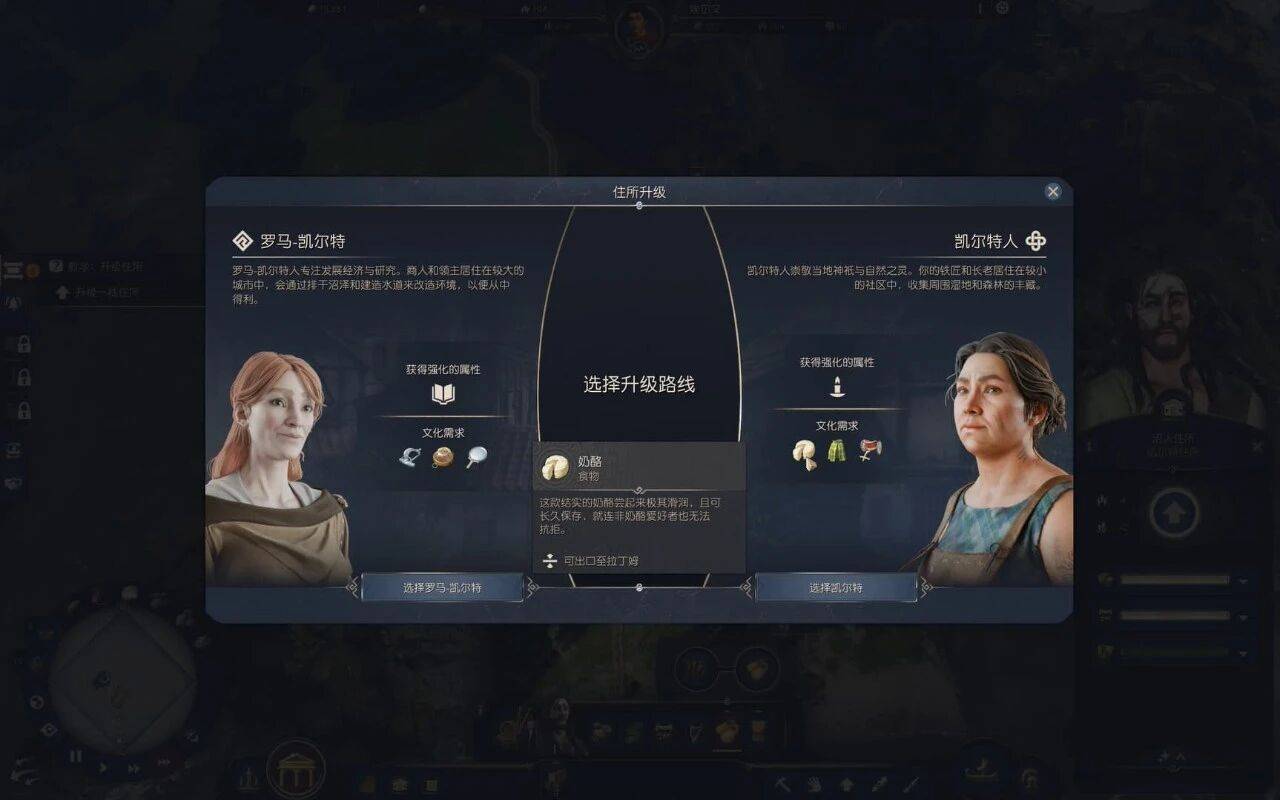Screen dimensions: 1280x800
Task: Expand the chevron on the right-side message panel
Action: pyautogui.click(x=1173, y=467)
